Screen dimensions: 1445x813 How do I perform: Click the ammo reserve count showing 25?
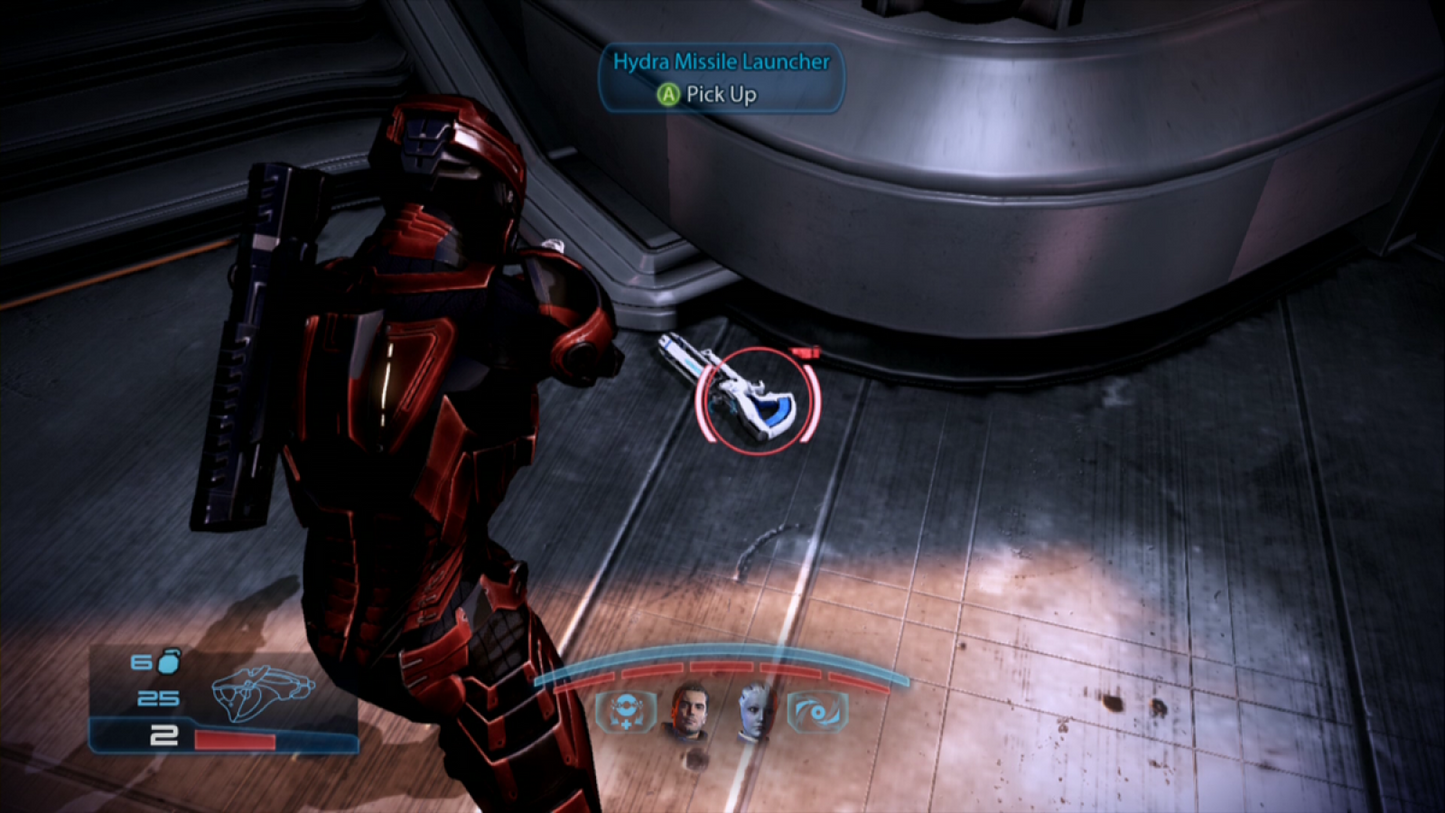[x=161, y=697]
